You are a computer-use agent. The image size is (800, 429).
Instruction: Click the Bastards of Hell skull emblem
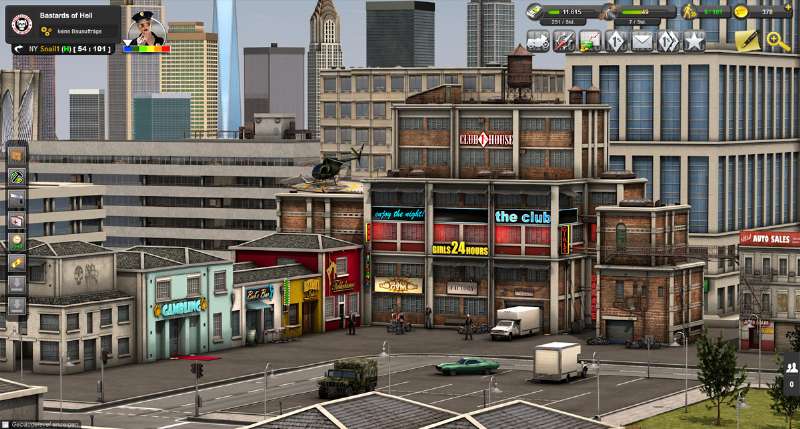[x=22, y=21]
